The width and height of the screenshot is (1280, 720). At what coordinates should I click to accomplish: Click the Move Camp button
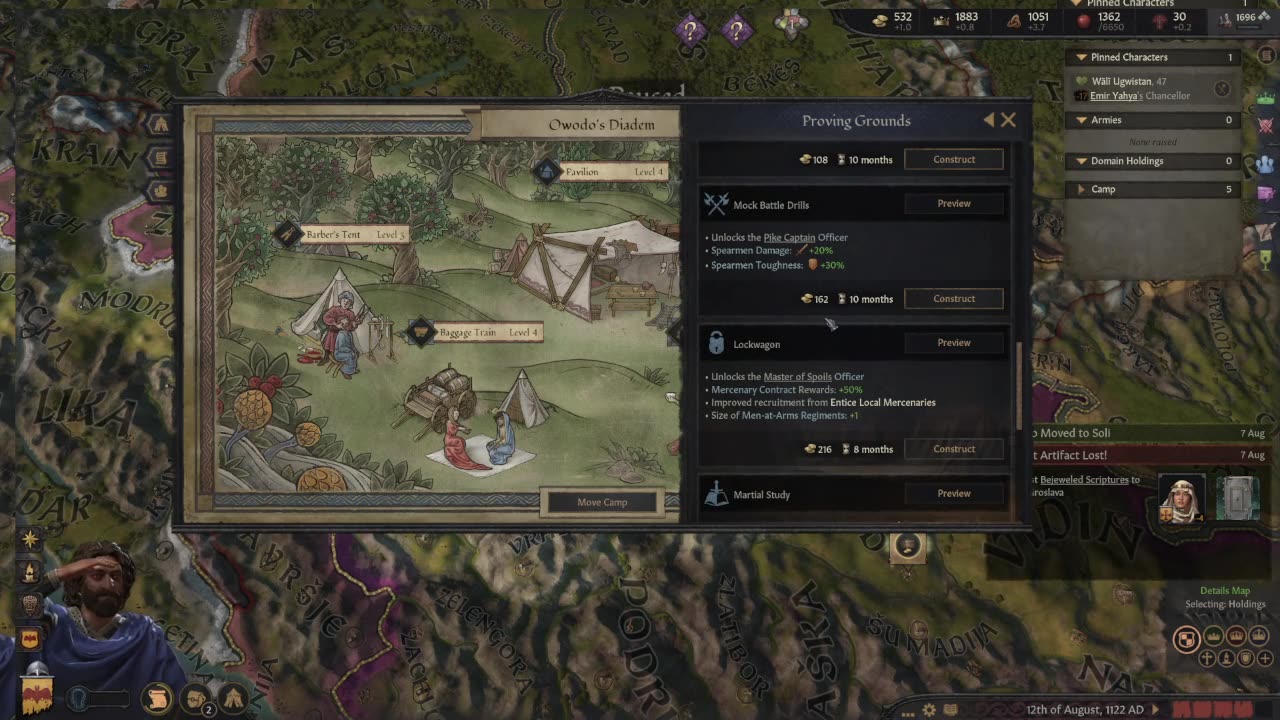602,502
